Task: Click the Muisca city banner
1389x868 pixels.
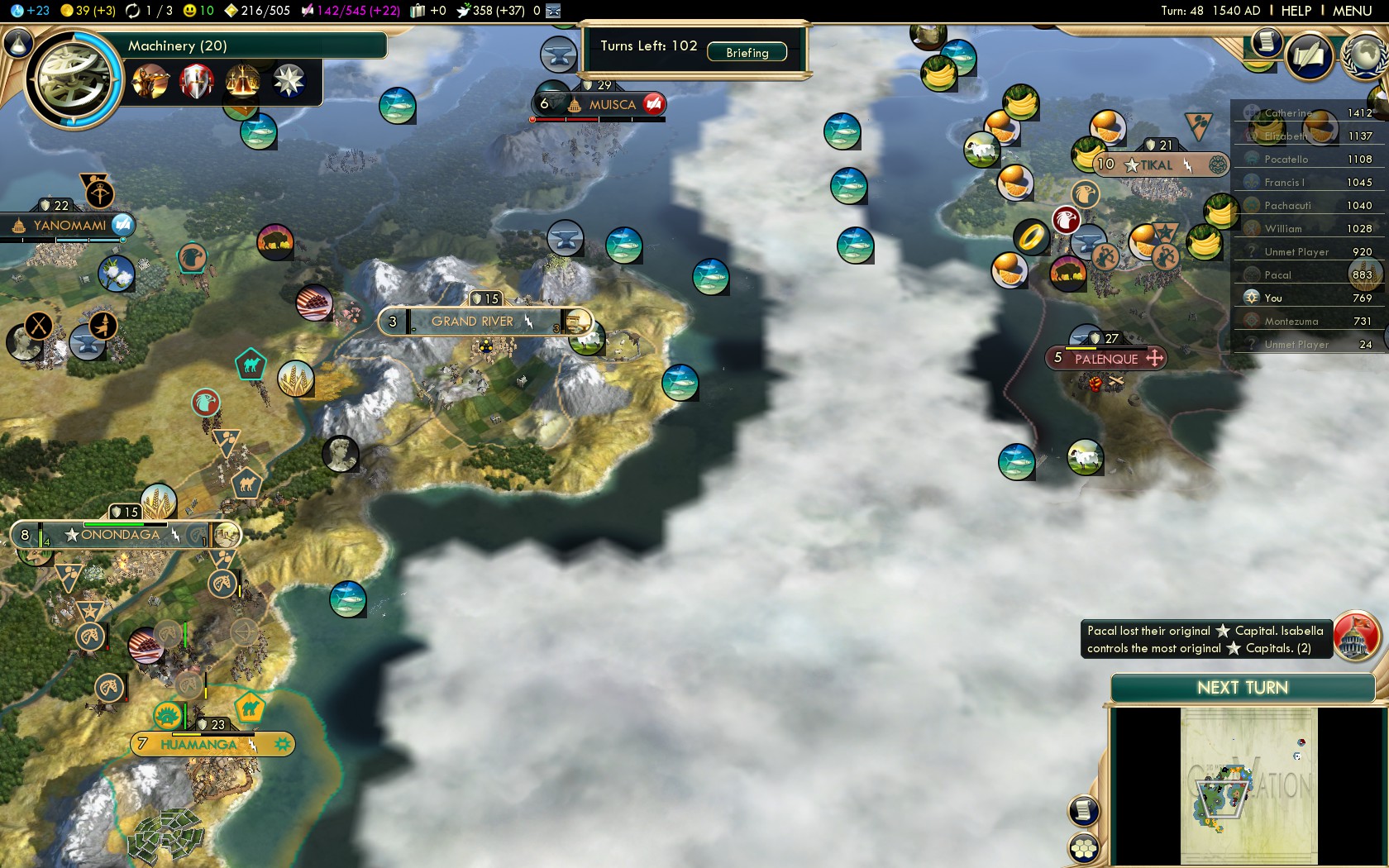Action: (612, 105)
